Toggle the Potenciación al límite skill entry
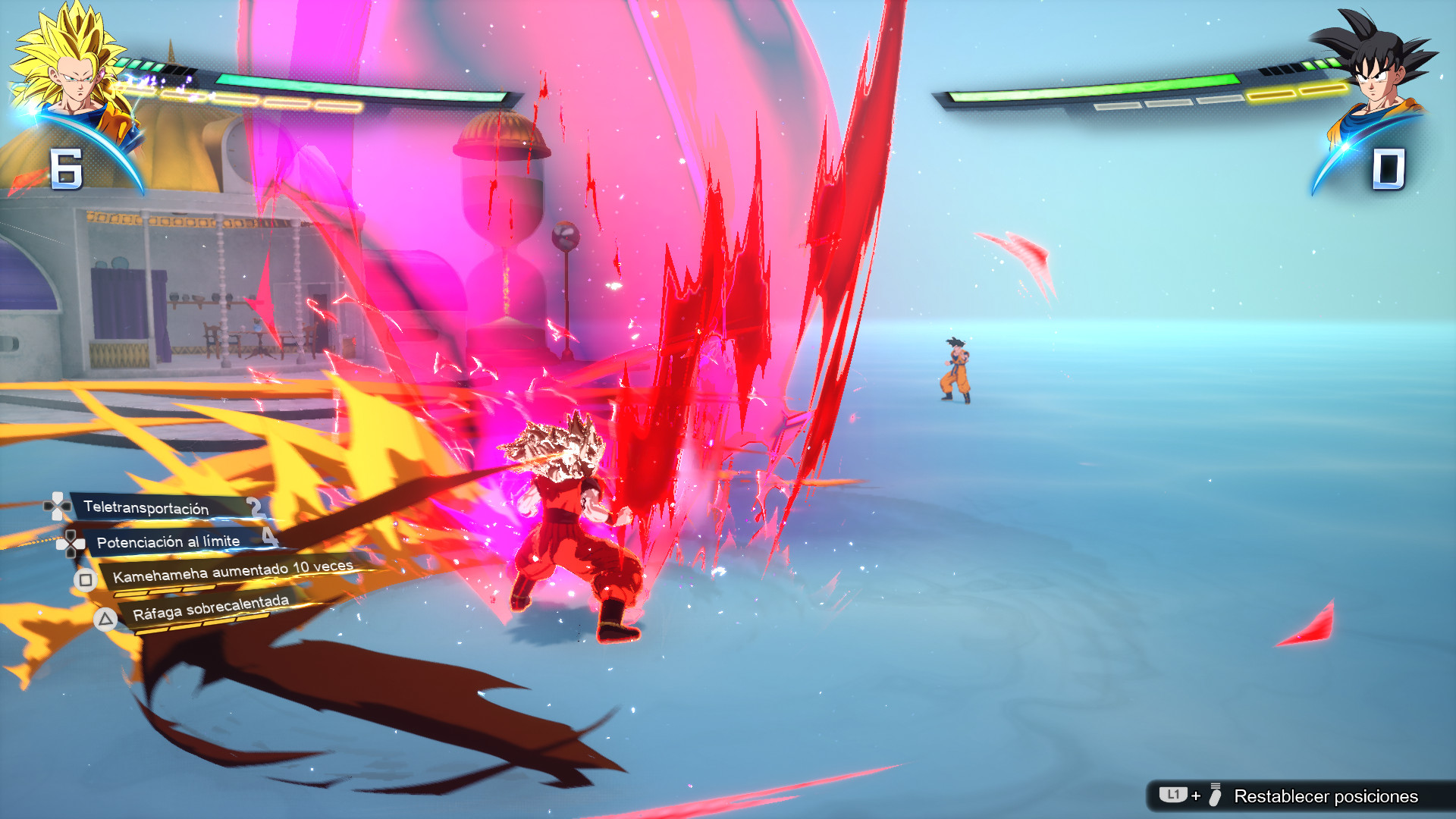 (168, 541)
